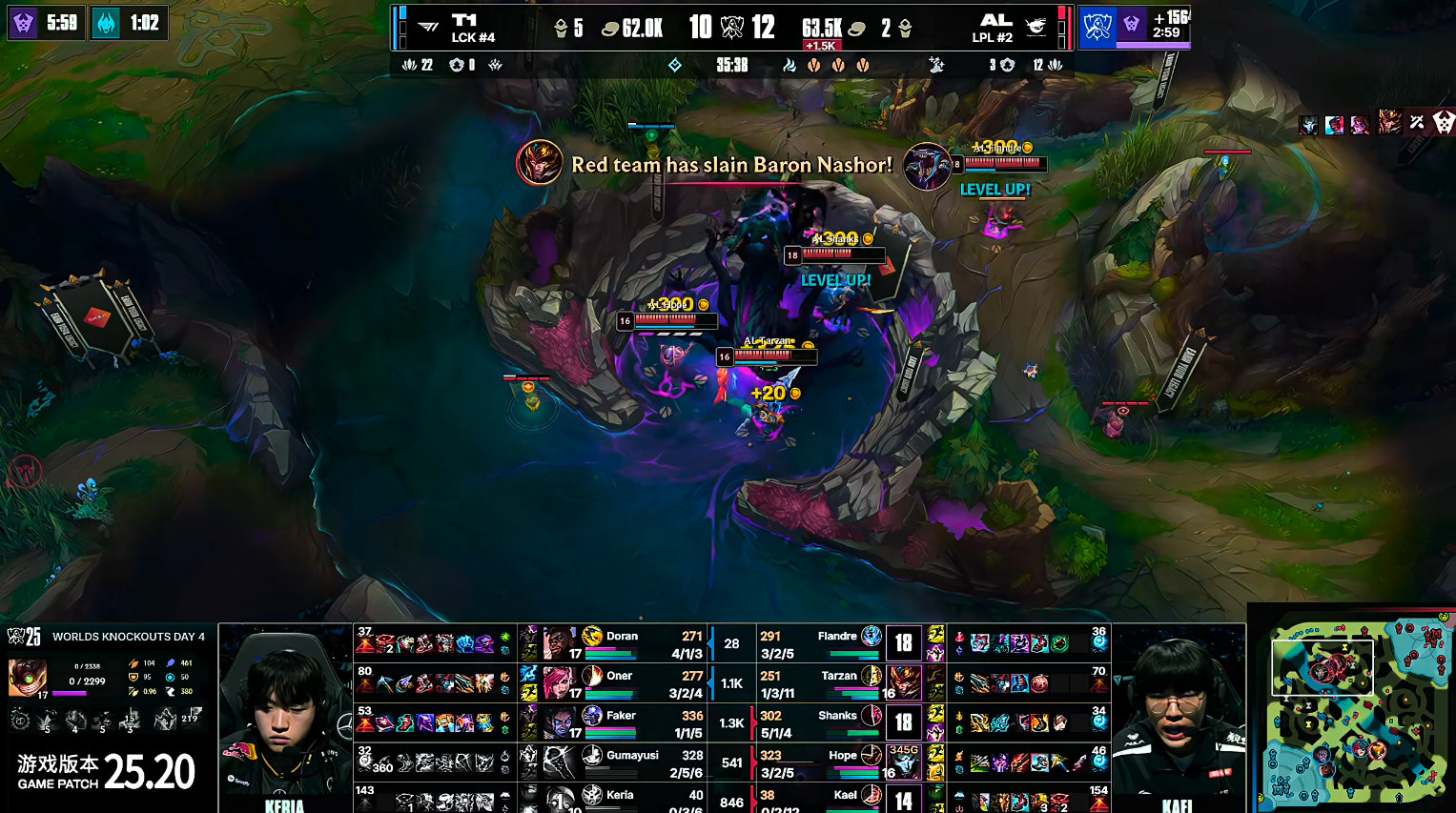Click the blue dragon timer icon

click(106, 23)
